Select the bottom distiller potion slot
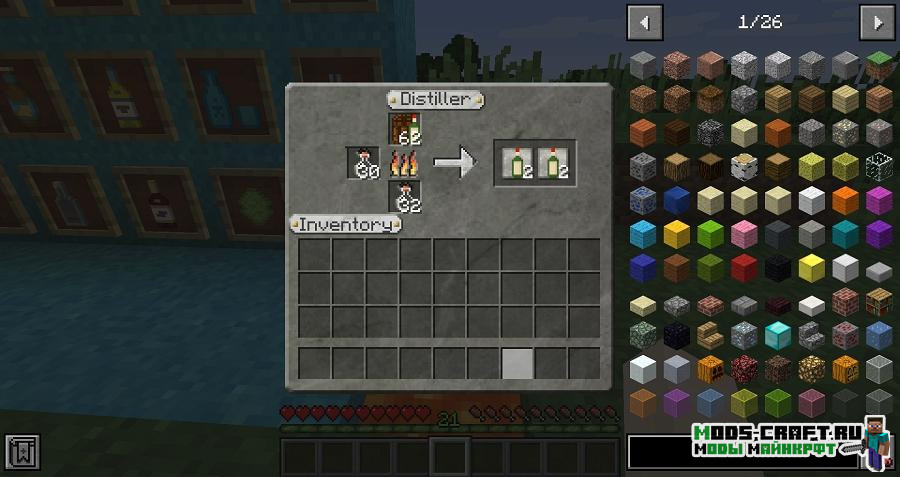Image resolution: width=900 pixels, height=477 pixels. click(x=405, y=197)
